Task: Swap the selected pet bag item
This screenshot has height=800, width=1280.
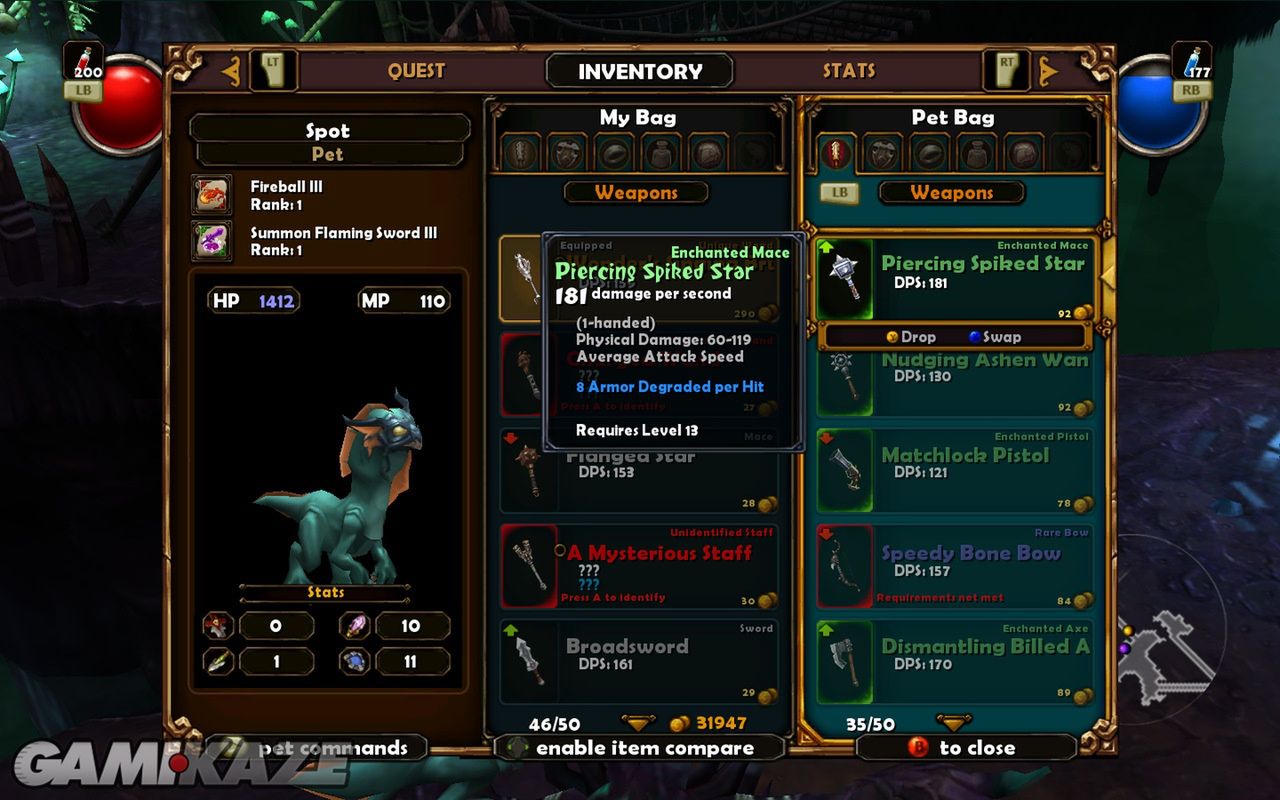Action: 995,337
